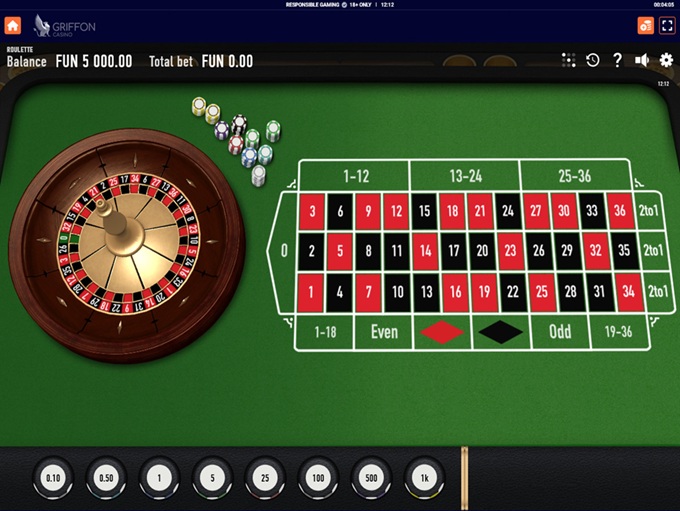Place a bet on Even
The image size is (680, 511).
pyautogui.click(x=385, y=331)
